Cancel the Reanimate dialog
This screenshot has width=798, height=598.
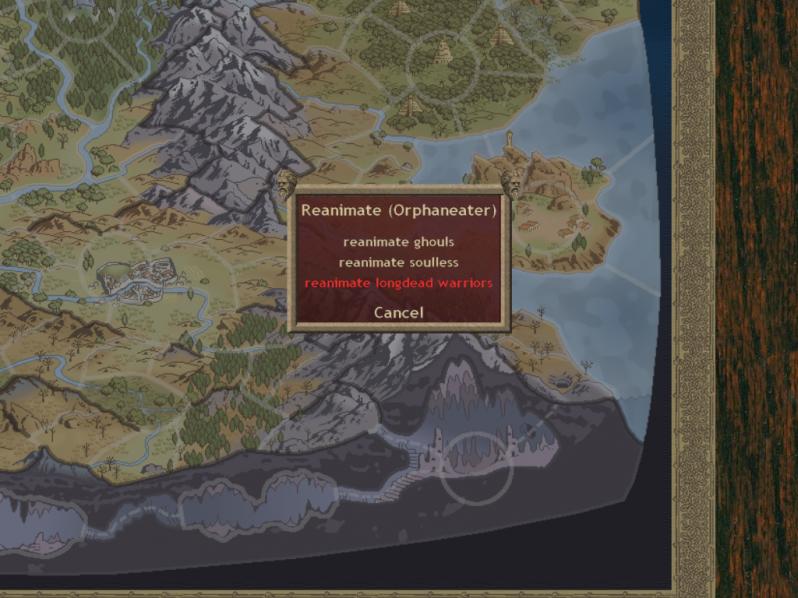tap(398, 313)
